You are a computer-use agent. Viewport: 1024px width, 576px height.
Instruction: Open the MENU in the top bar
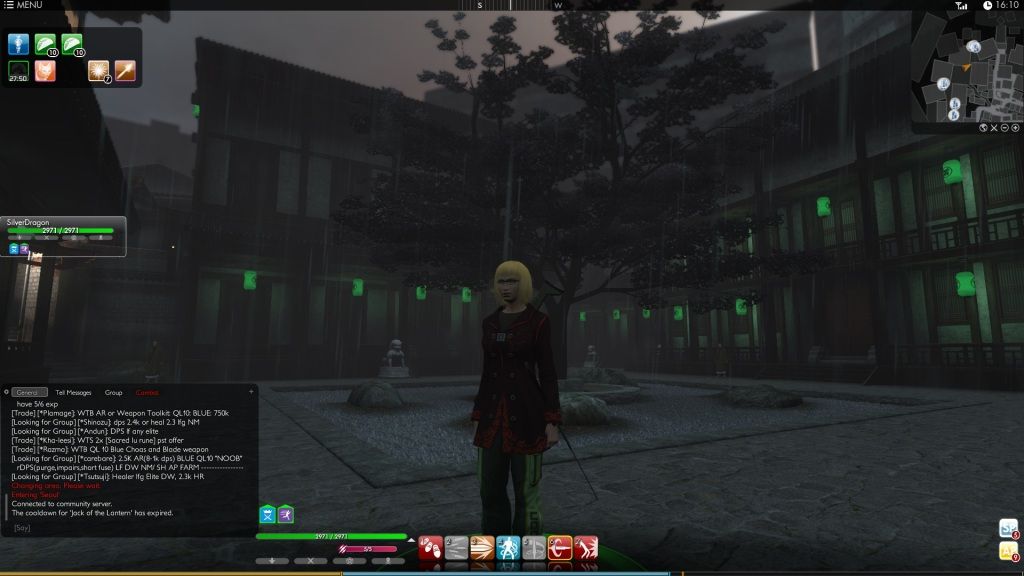(24, 5)
